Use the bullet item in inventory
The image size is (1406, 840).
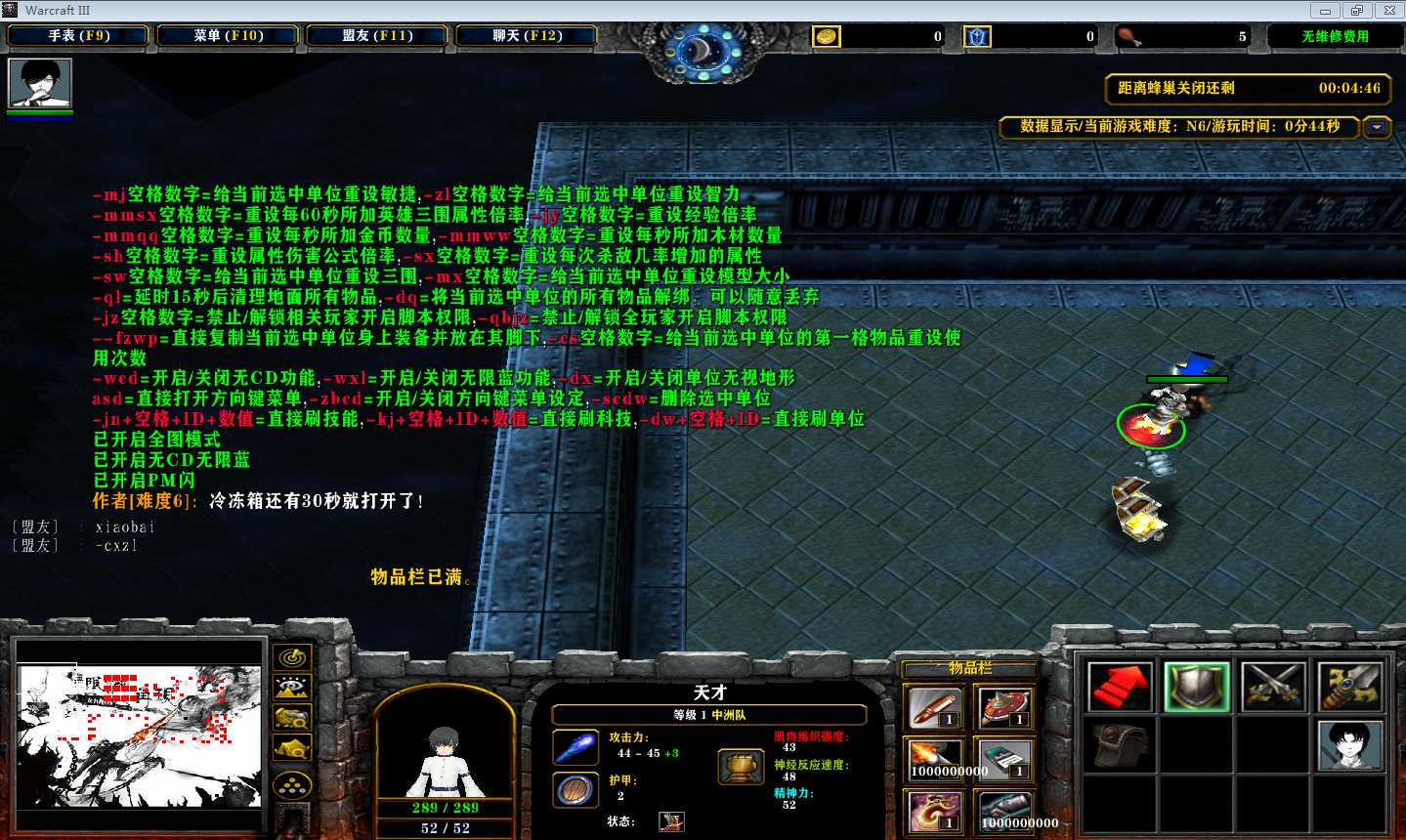[933, 706]
